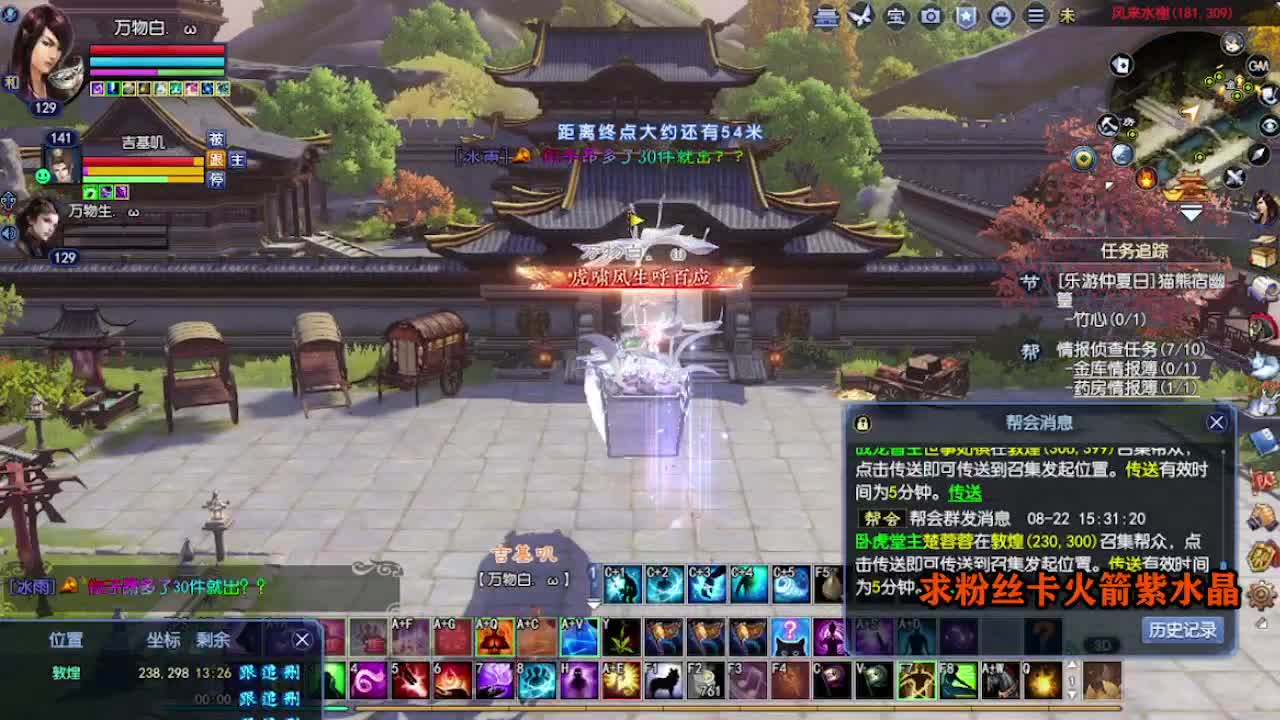The width and height of the screenshot is (1280, 720).
Task: Click the green leaf Y skill icon
Action: [x=620, y=638]
